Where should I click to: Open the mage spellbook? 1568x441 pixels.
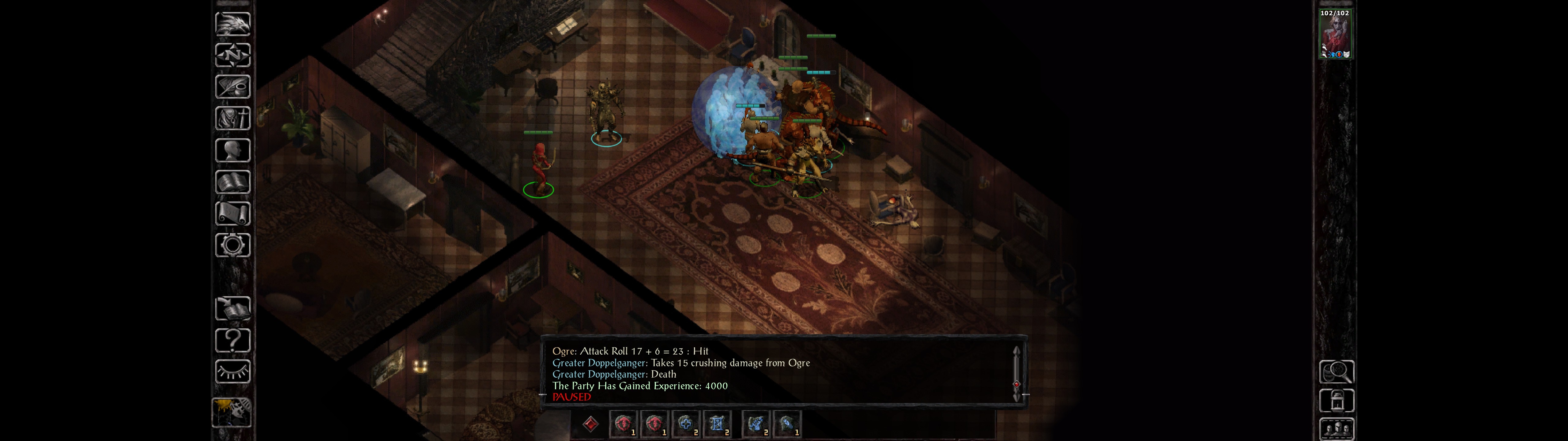pyautogui.click(x=232, y=182)
